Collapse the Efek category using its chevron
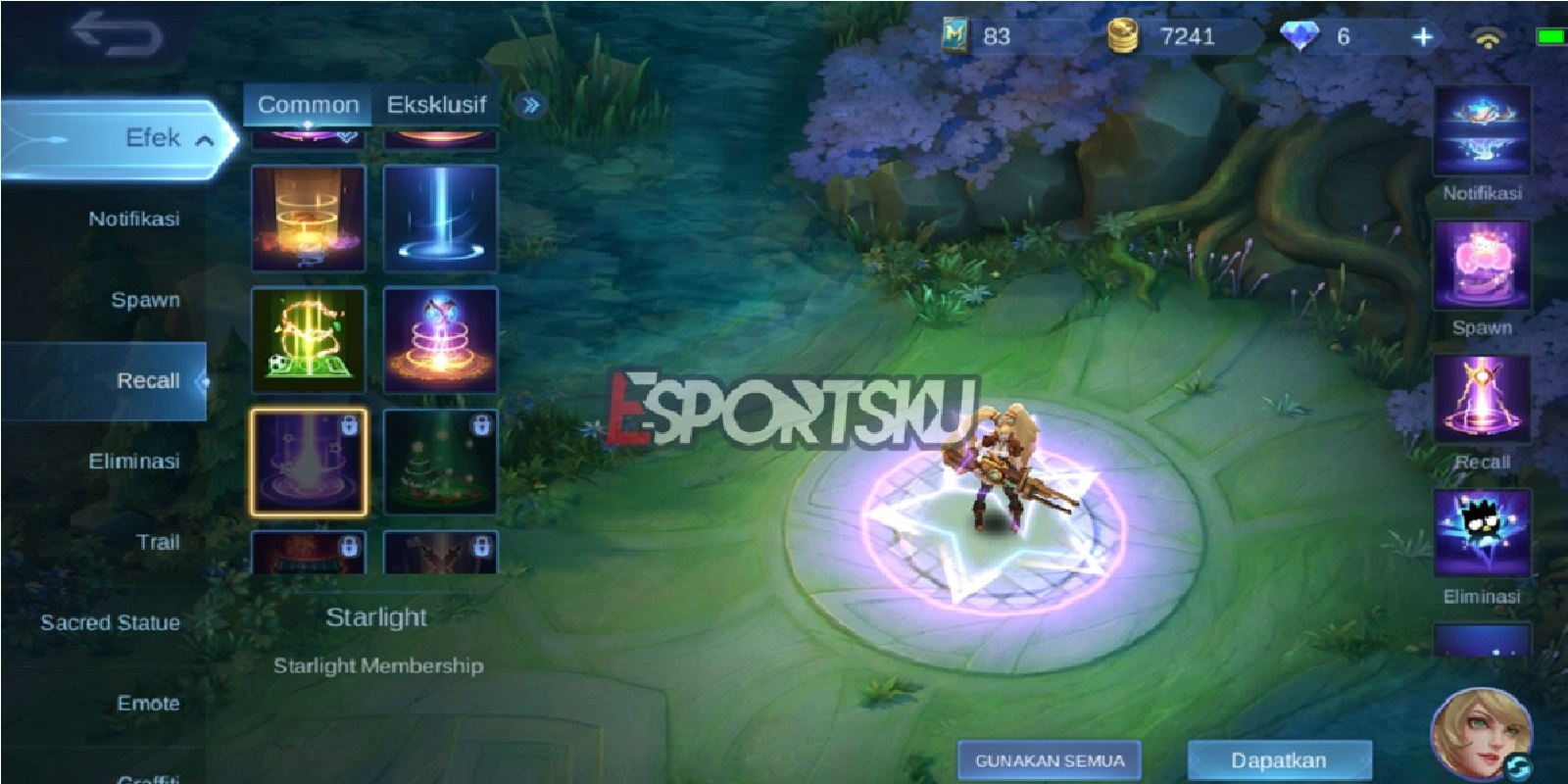The width and height of the screenshot is (1568, 784). click(205, 137)
